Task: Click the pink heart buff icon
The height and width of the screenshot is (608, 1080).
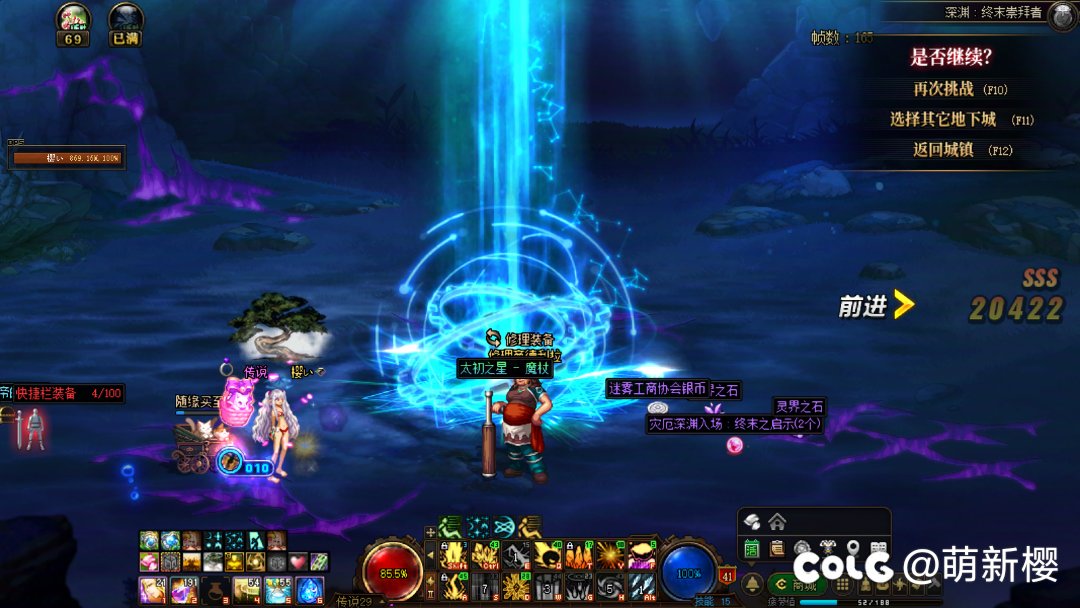Action: [297, 562]
